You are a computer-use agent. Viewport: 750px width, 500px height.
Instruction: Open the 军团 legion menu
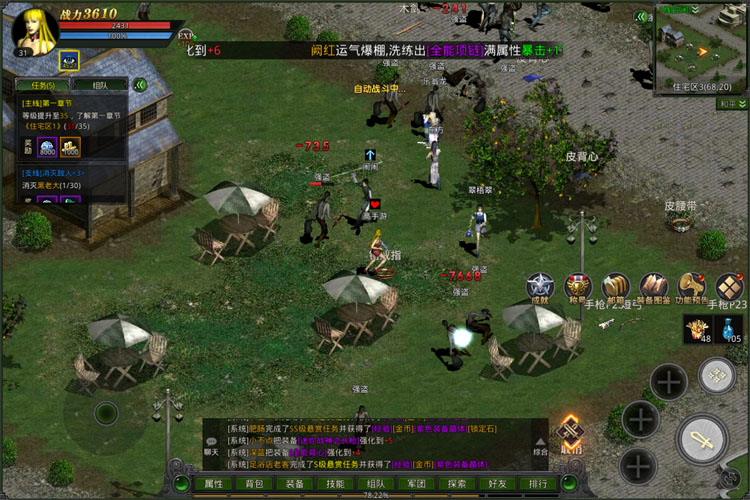click(416, 483)
